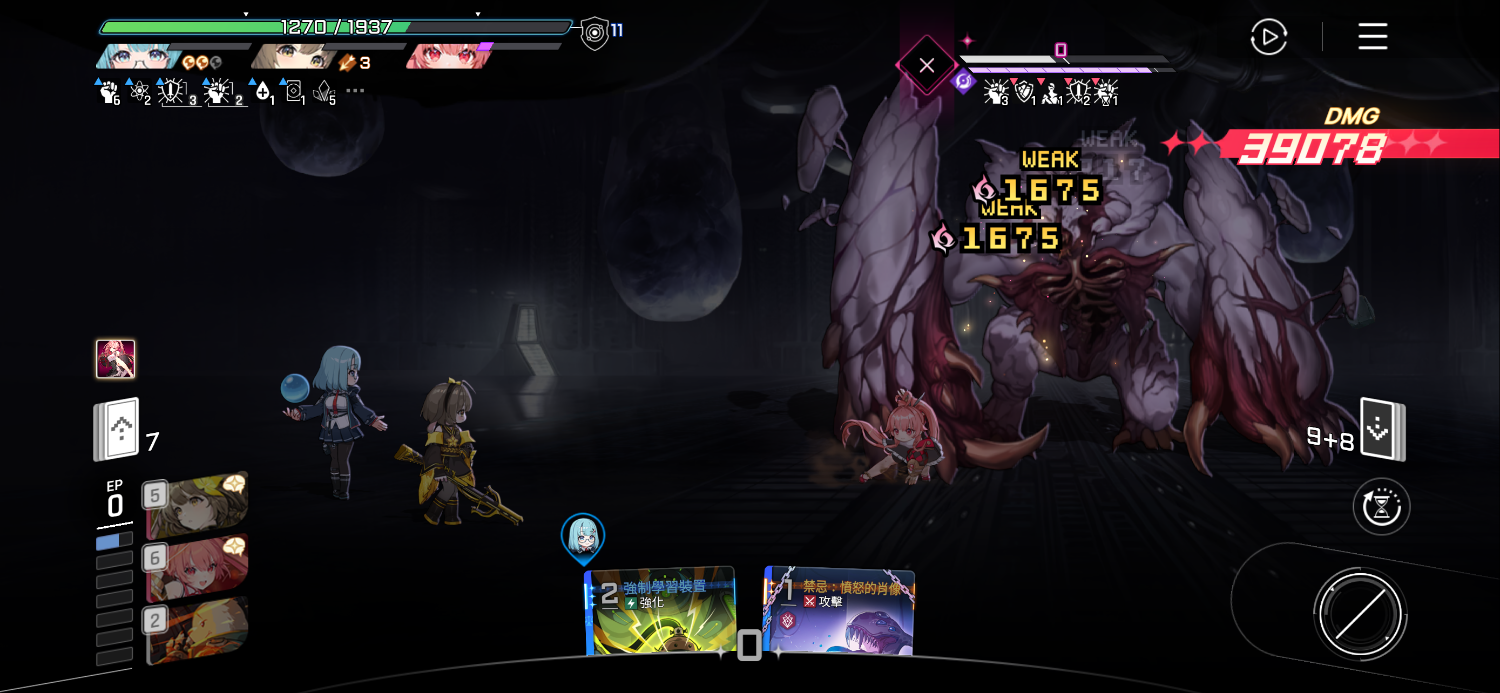The height and width of the screenshot is (693, 1500).
Task: Select the 禁忌：憤怒的肖像 attack card
Action: coord(840,611)
